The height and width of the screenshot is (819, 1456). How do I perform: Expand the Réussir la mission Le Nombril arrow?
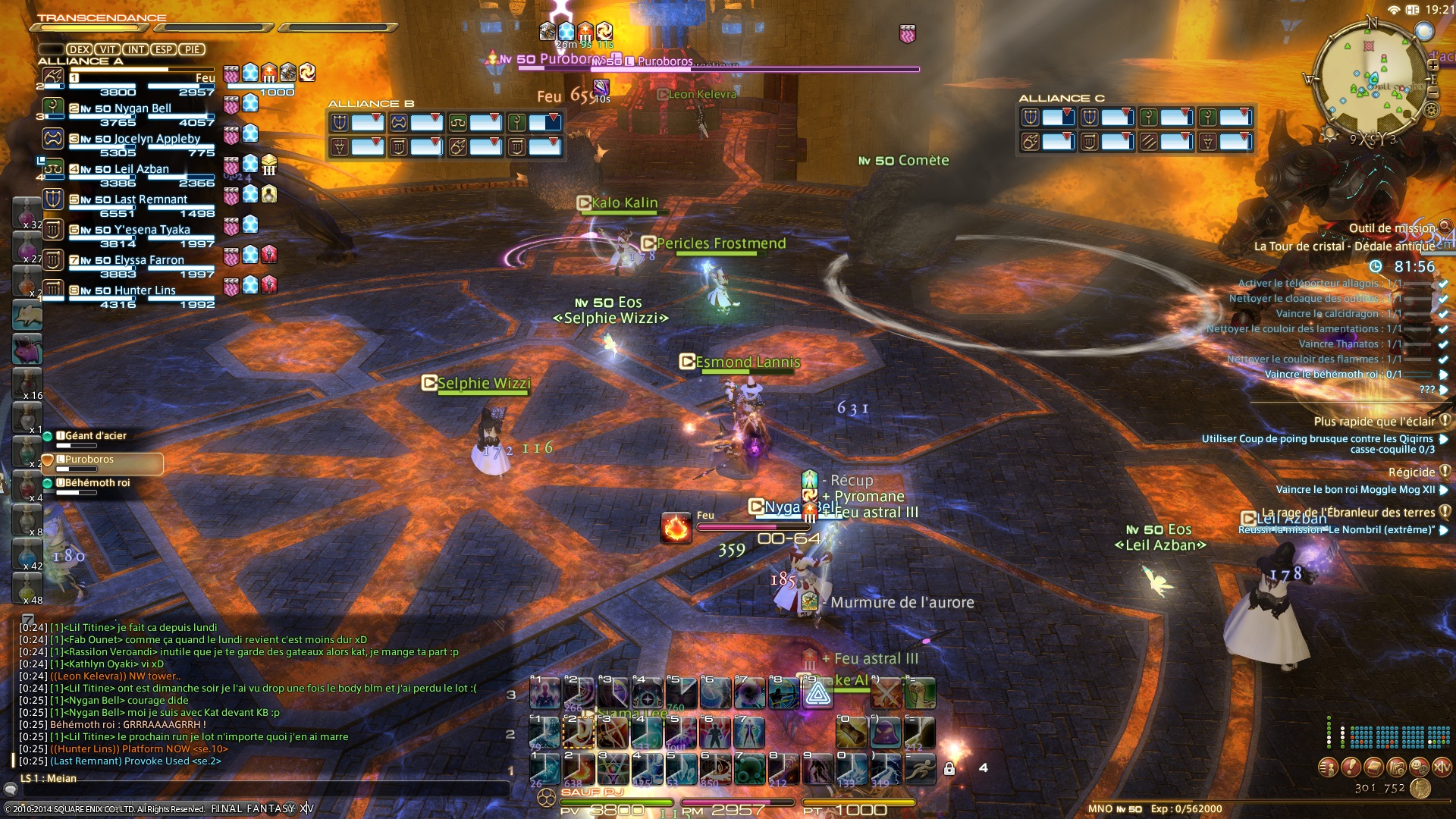[x=1445, y=530]
